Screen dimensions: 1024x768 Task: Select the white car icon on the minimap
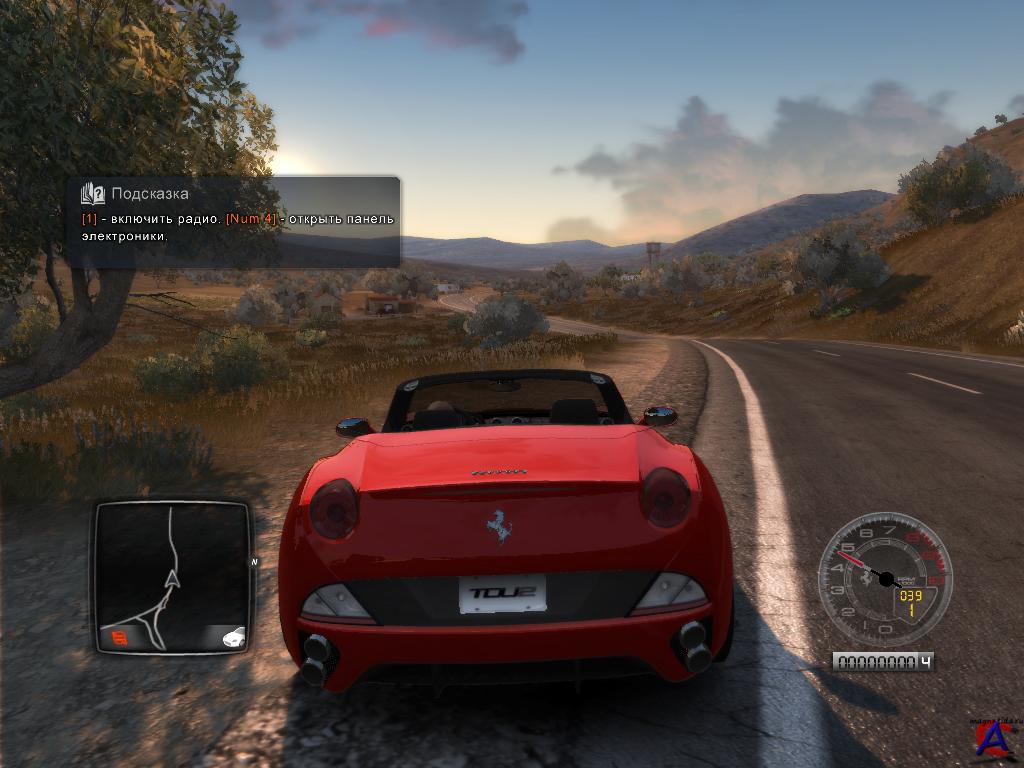[x=232, y=636]
